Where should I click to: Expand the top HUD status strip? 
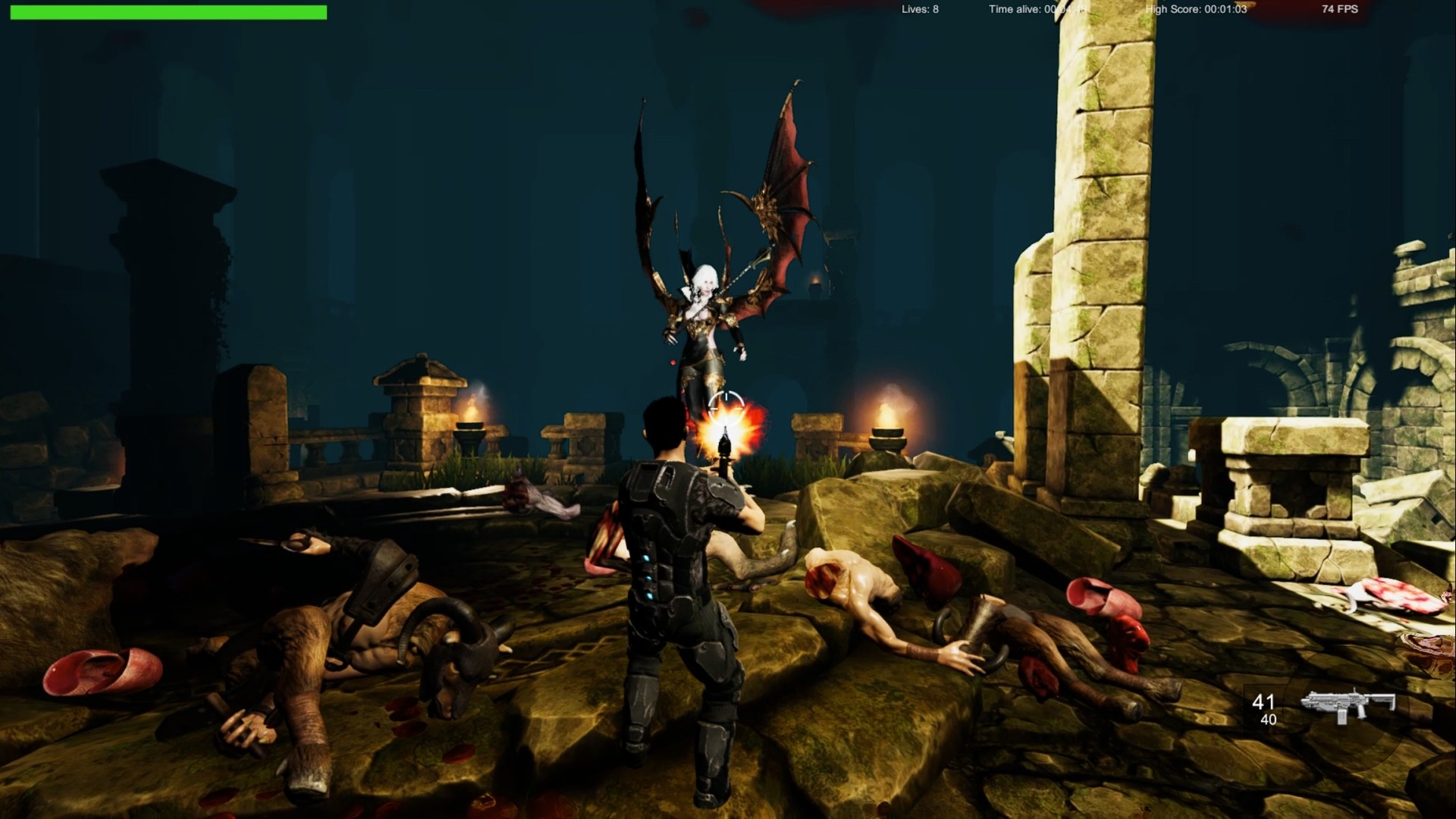point(728,10)
